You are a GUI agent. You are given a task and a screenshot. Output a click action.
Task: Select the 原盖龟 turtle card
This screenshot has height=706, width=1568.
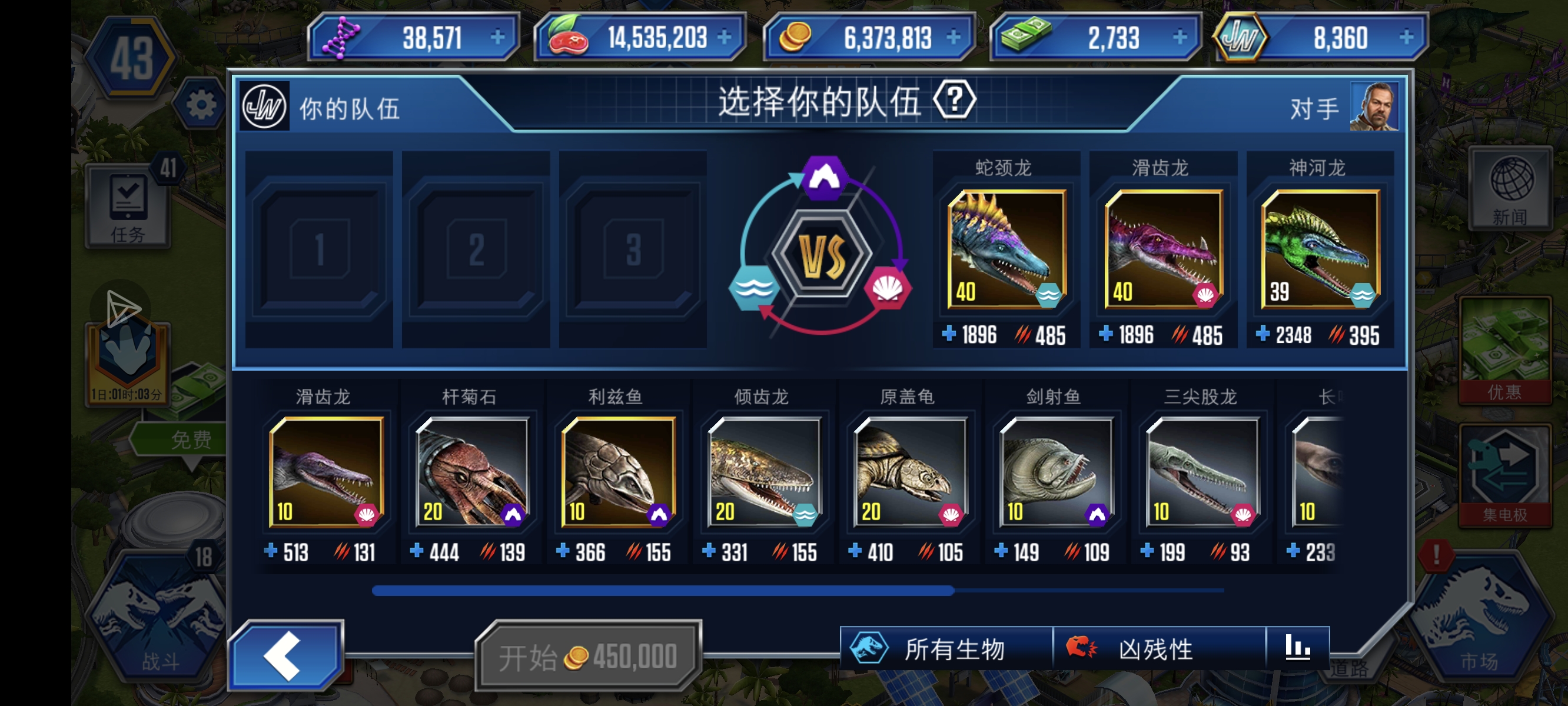tap(910, 472)
